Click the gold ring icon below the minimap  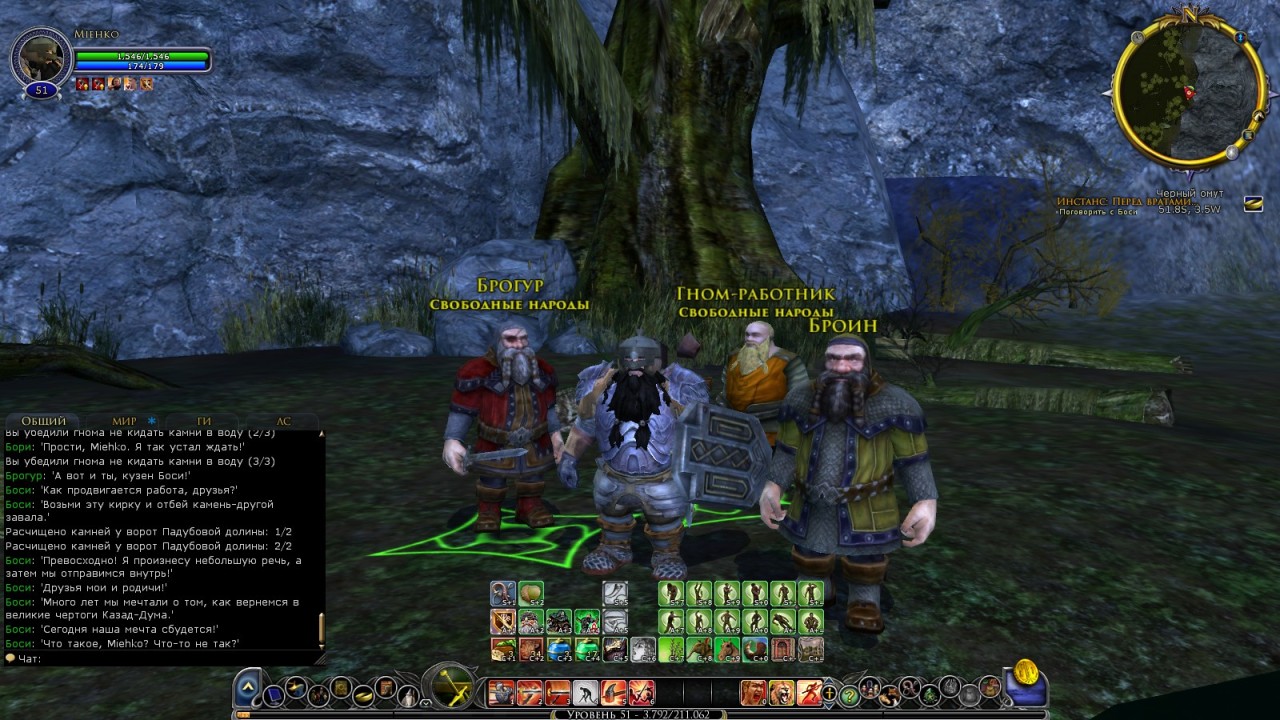(1252, 204)
